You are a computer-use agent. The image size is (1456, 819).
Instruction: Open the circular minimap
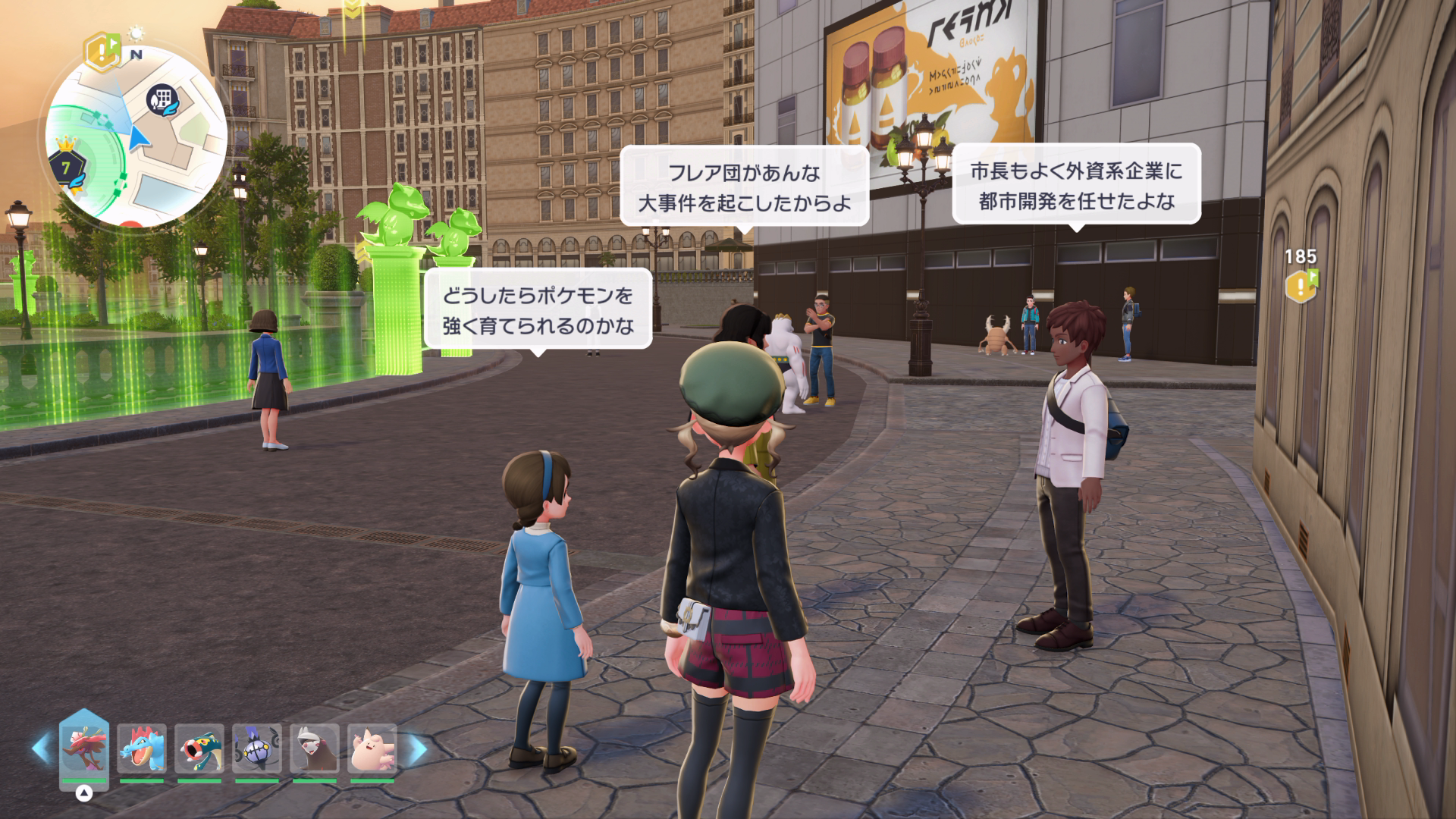tap(136, 136)
